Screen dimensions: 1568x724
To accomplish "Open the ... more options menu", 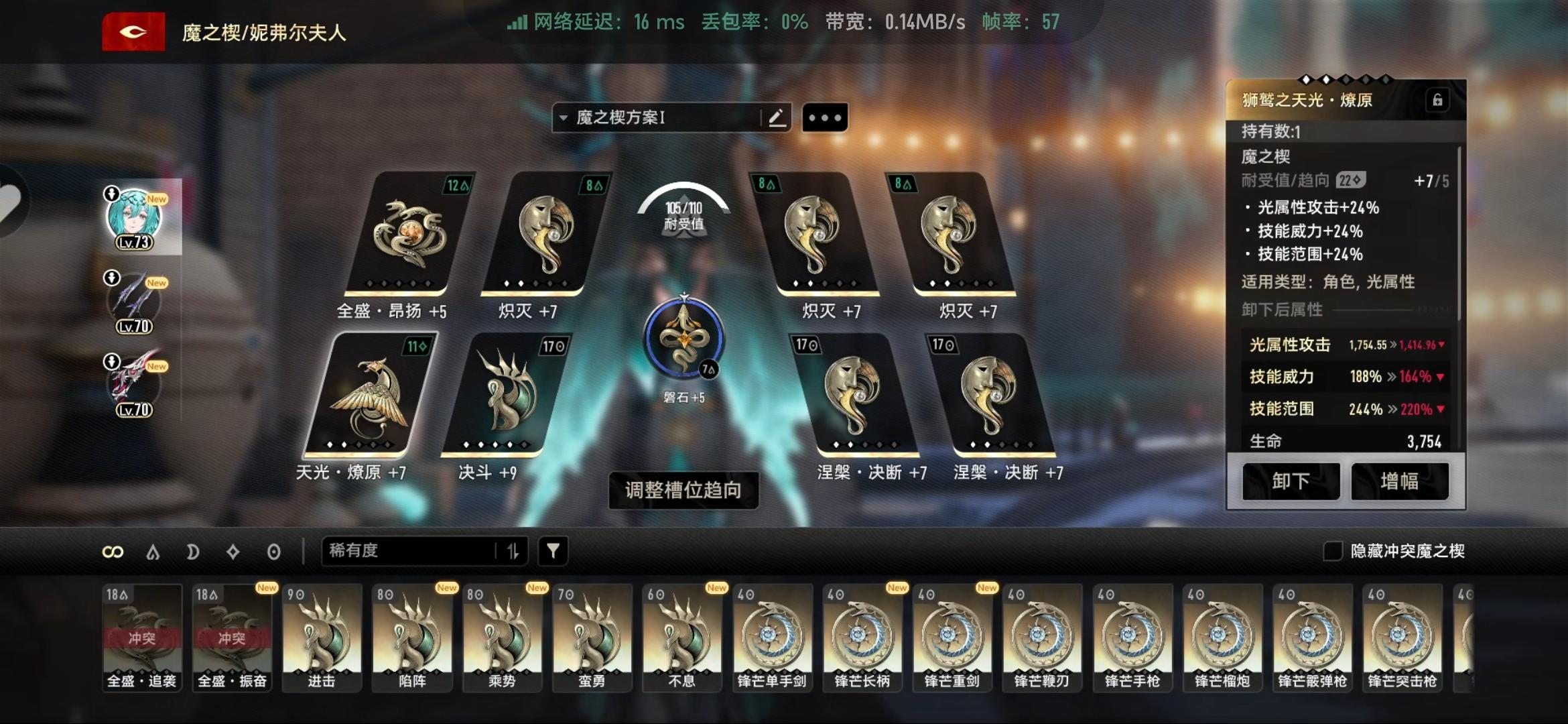I will [825, 117].
